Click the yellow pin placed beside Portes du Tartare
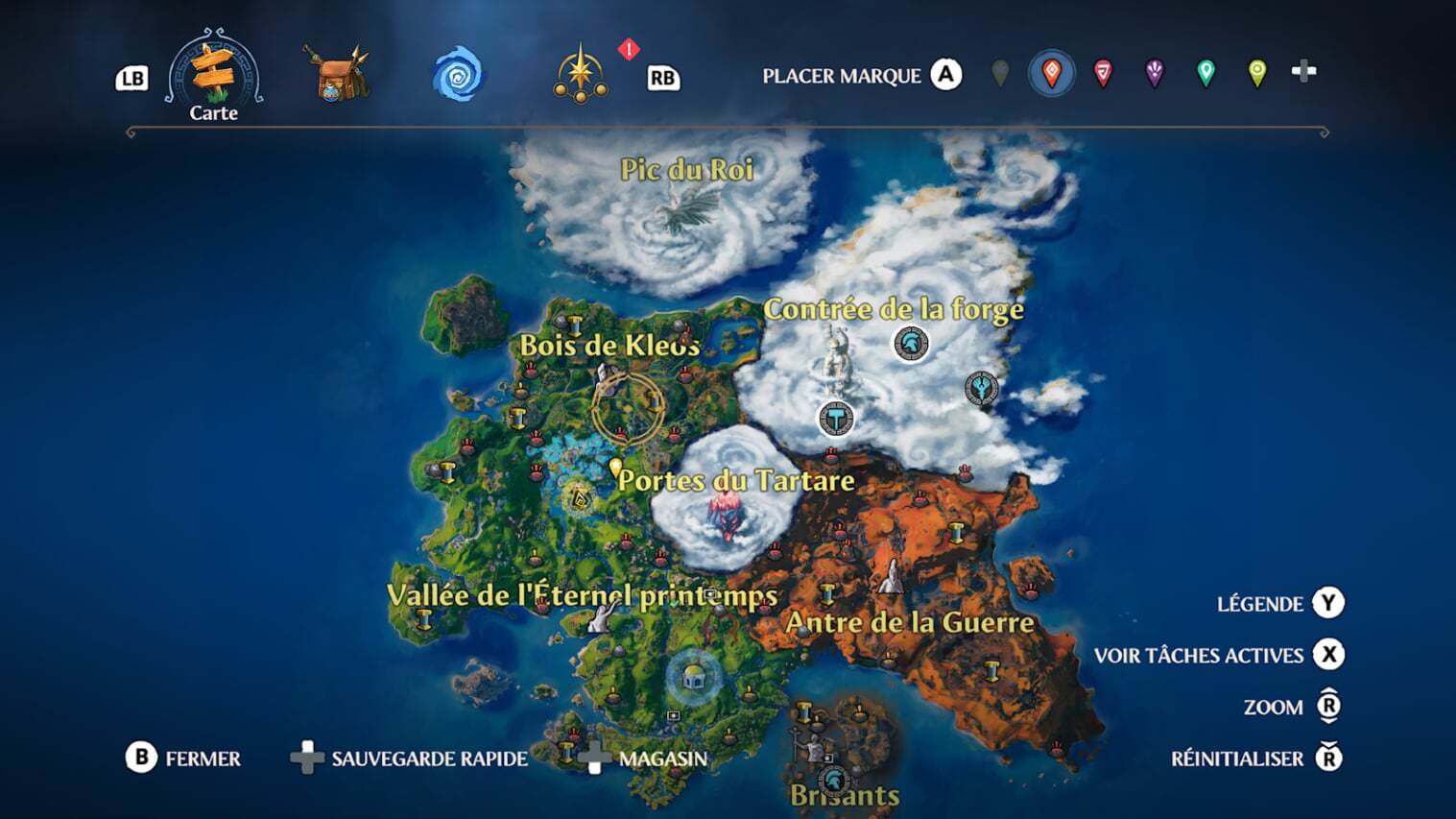Image resolution: width=1456 pixels, height=819 pixels. 616,468
